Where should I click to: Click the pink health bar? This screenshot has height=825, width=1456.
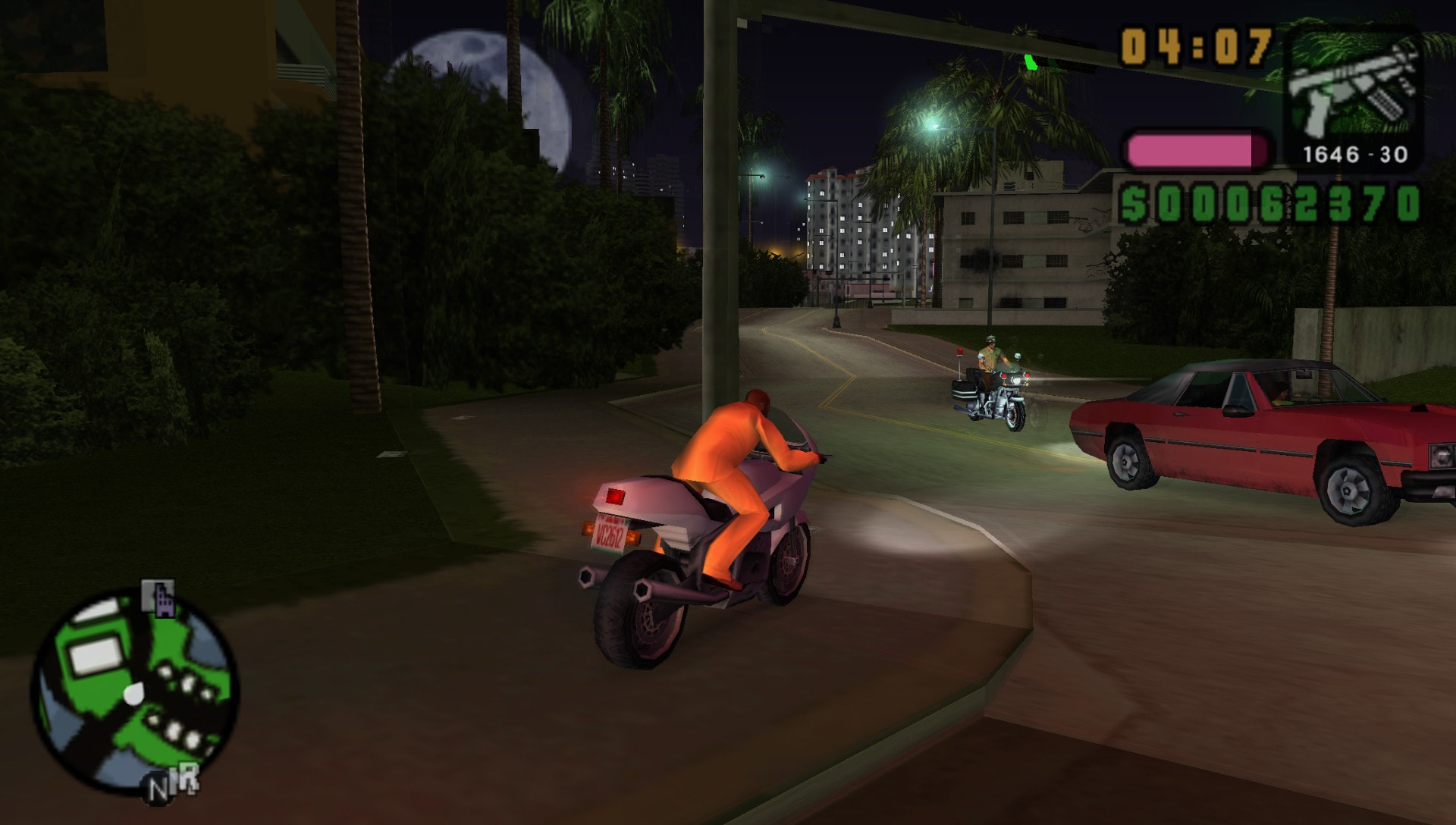(1195, 149)
